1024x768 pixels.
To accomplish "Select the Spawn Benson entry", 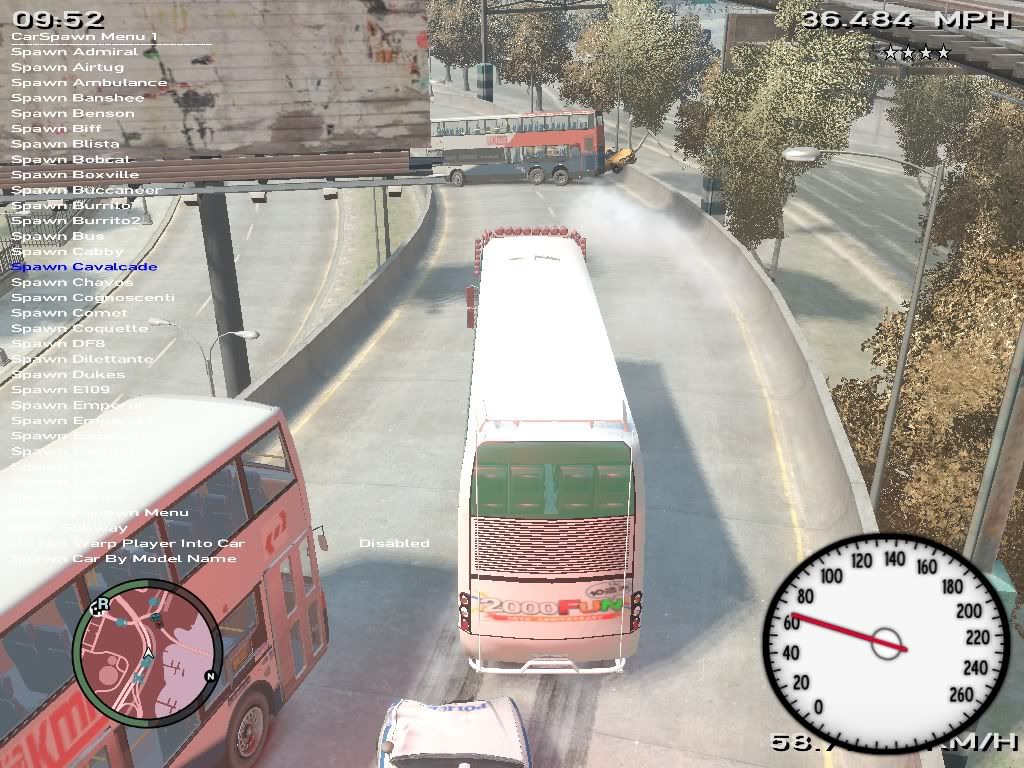I will 73,113.
